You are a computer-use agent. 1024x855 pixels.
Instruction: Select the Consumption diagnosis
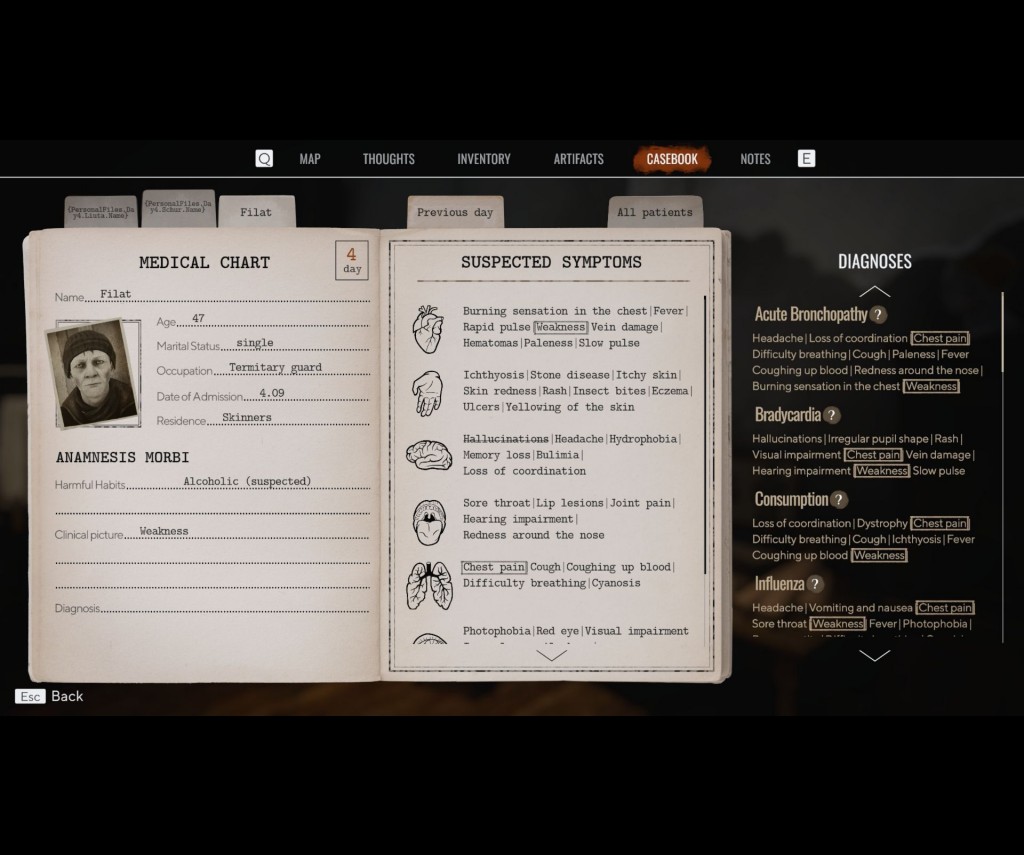pyautogui.click(x=791, y=499)
